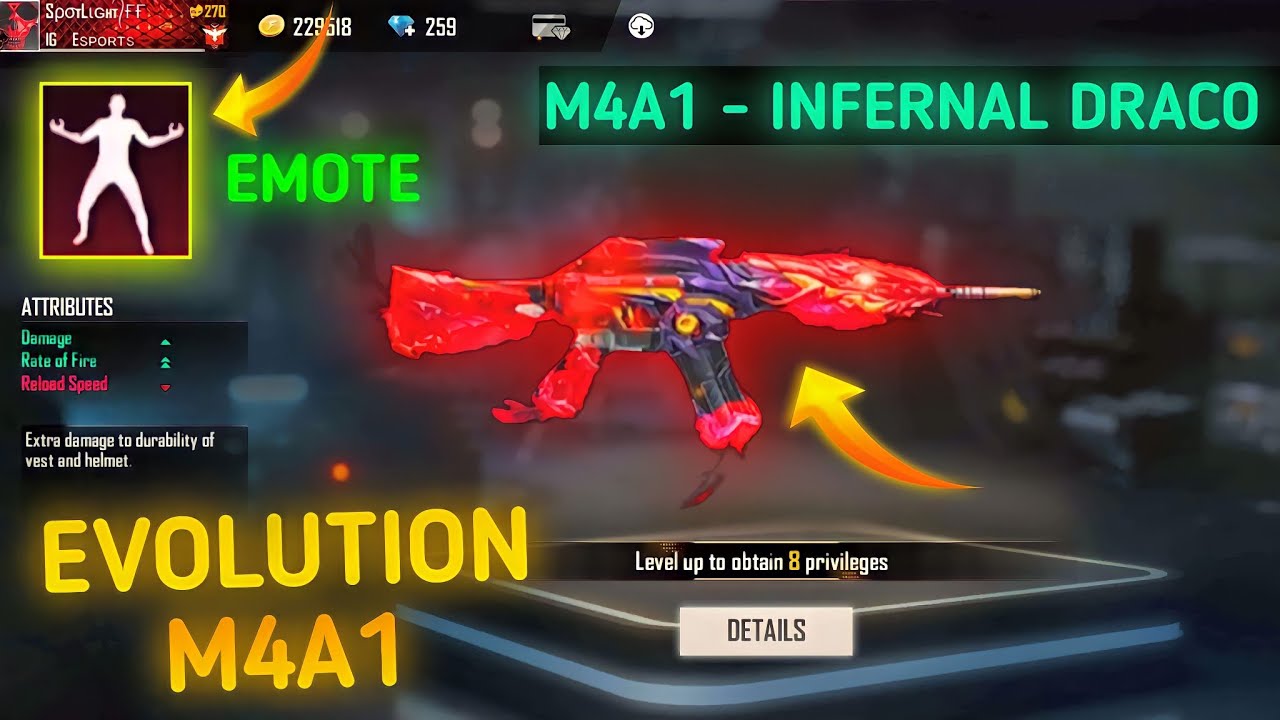Screen dimensions: 1280x720
Task: Click the cloud download icon
Action: 641,27
